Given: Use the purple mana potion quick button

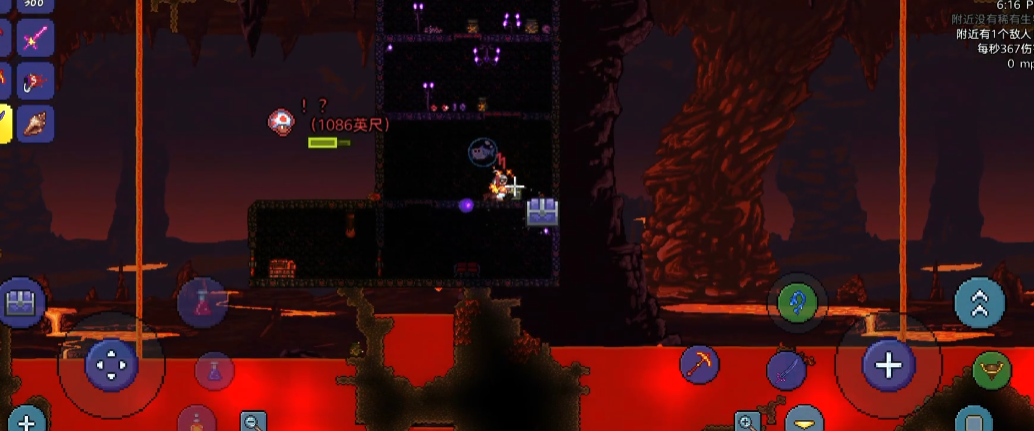Looking at the screenshot, I should tap(213, 372).
